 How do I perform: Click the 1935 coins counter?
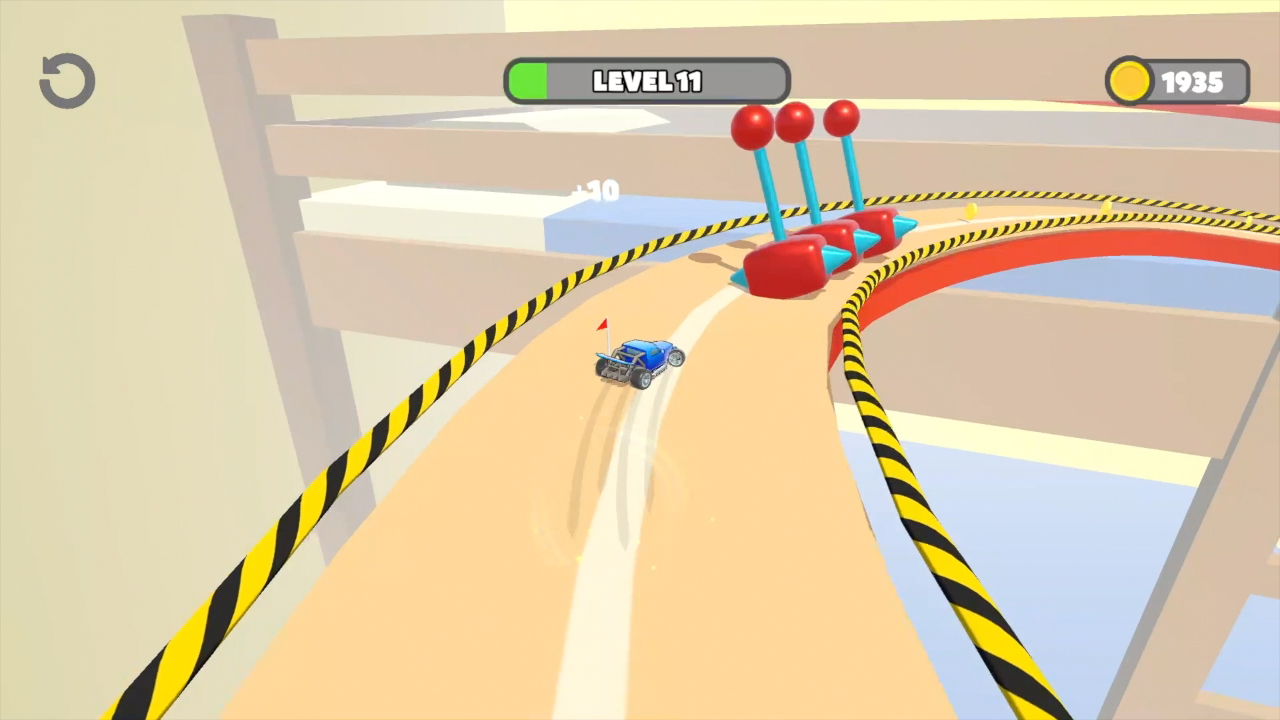click(1193, 81)
